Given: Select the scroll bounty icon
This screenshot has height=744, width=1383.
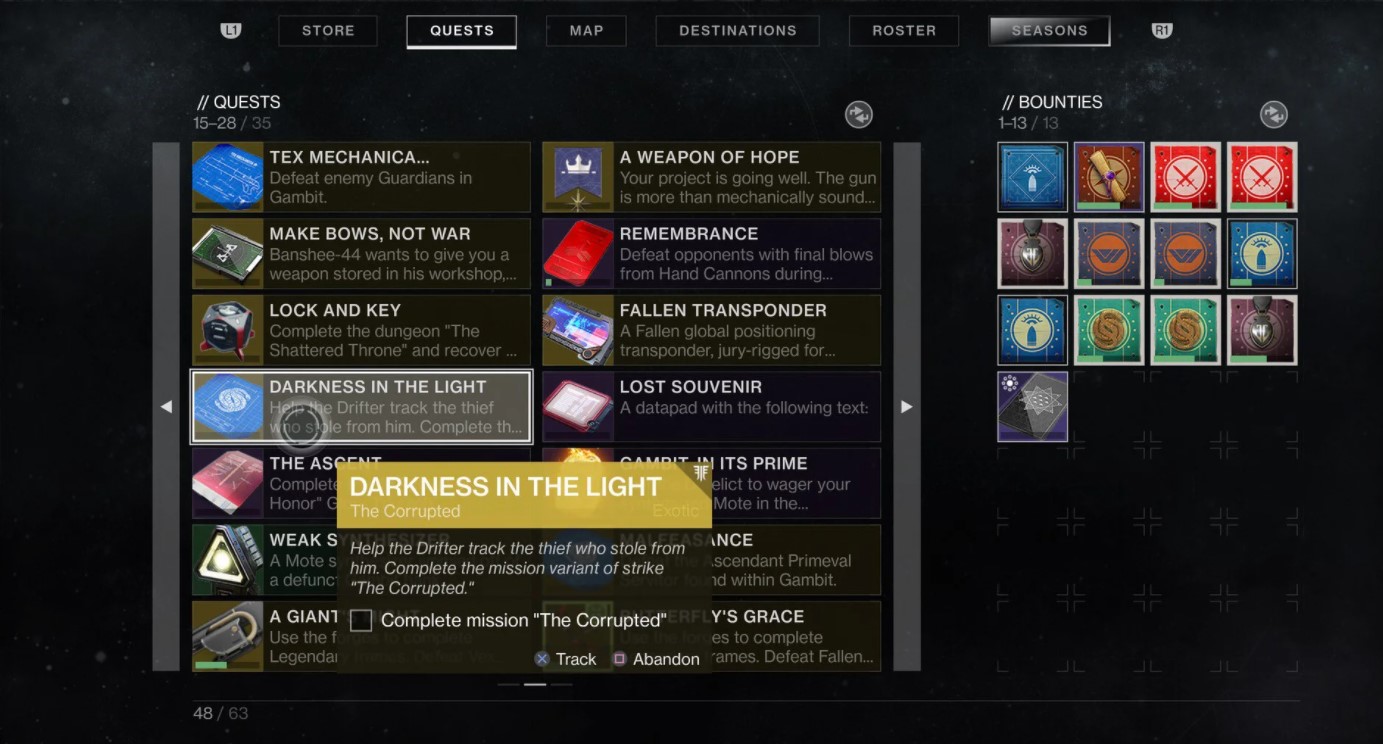Looking at the screenshot, I should (x=1109, y=177).
